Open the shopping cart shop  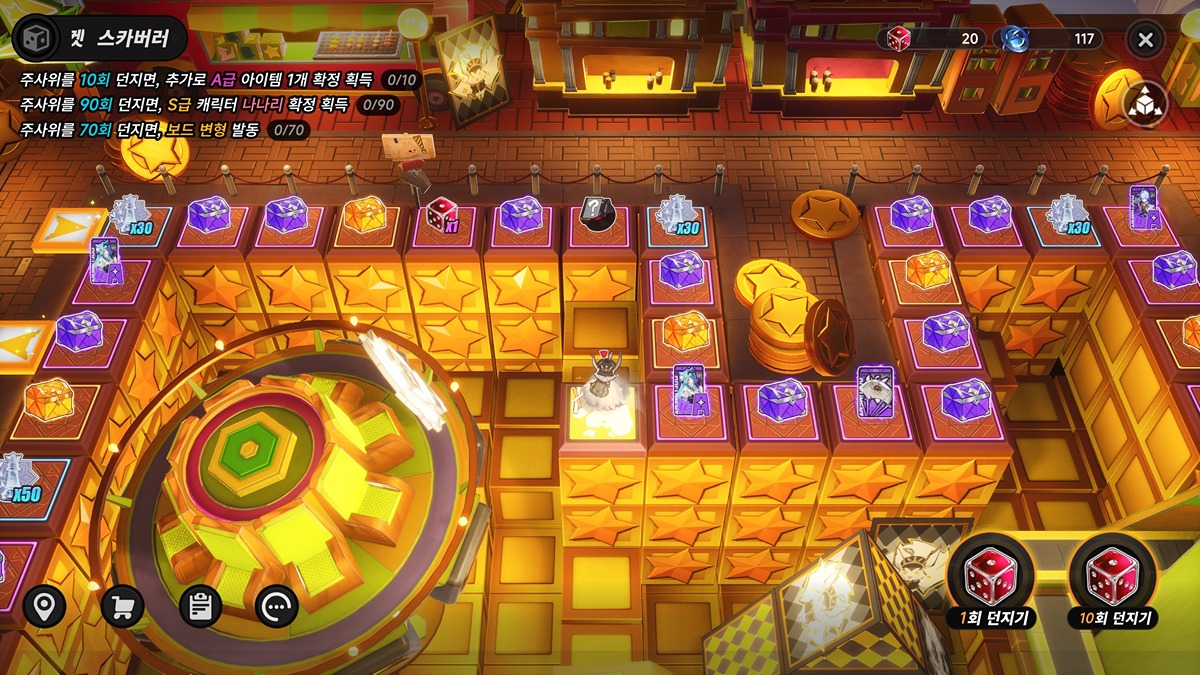pos(122,606)
